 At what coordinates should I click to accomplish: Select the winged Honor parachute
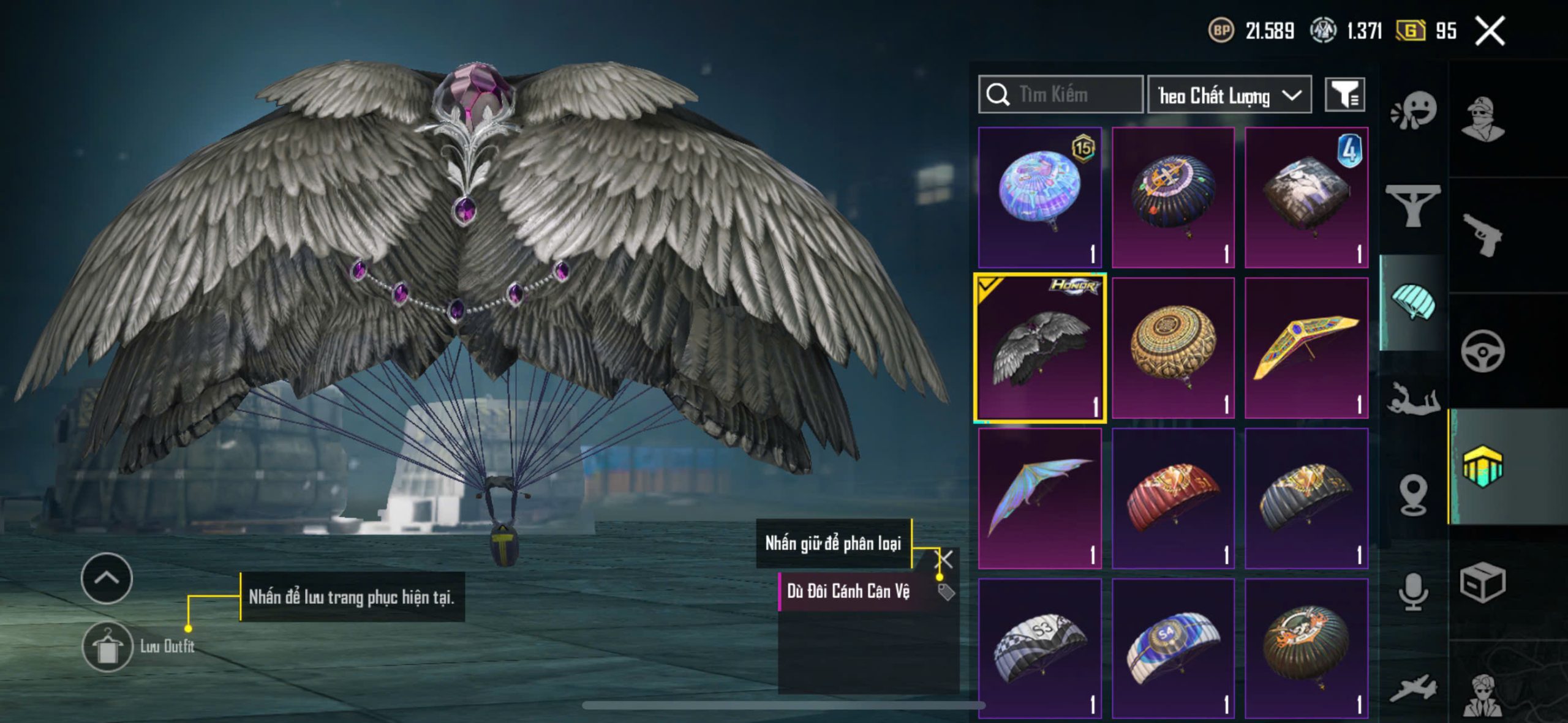[x=1039, y=348]
